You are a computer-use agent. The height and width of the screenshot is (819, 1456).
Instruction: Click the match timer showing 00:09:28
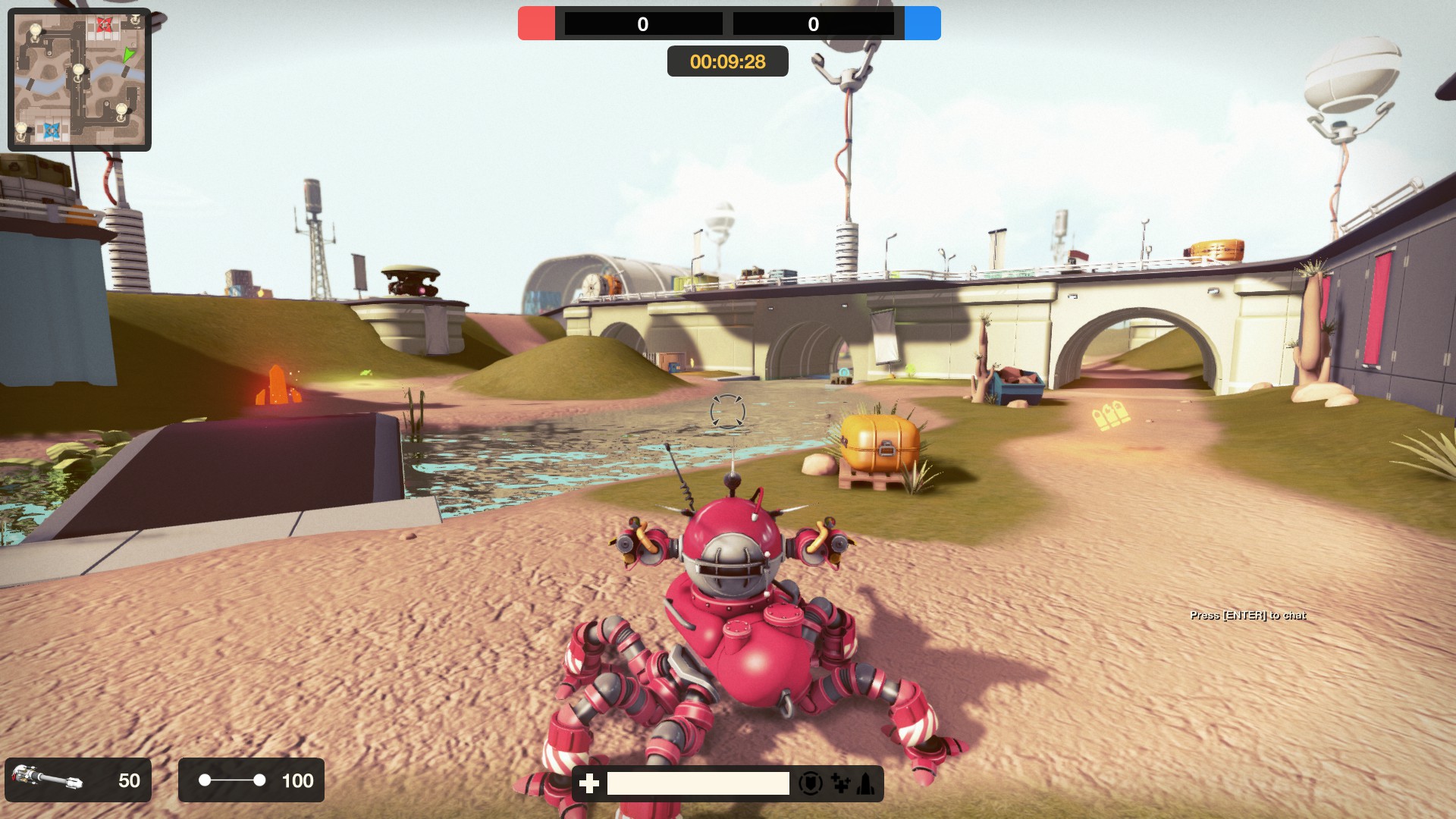coord(726,61)
